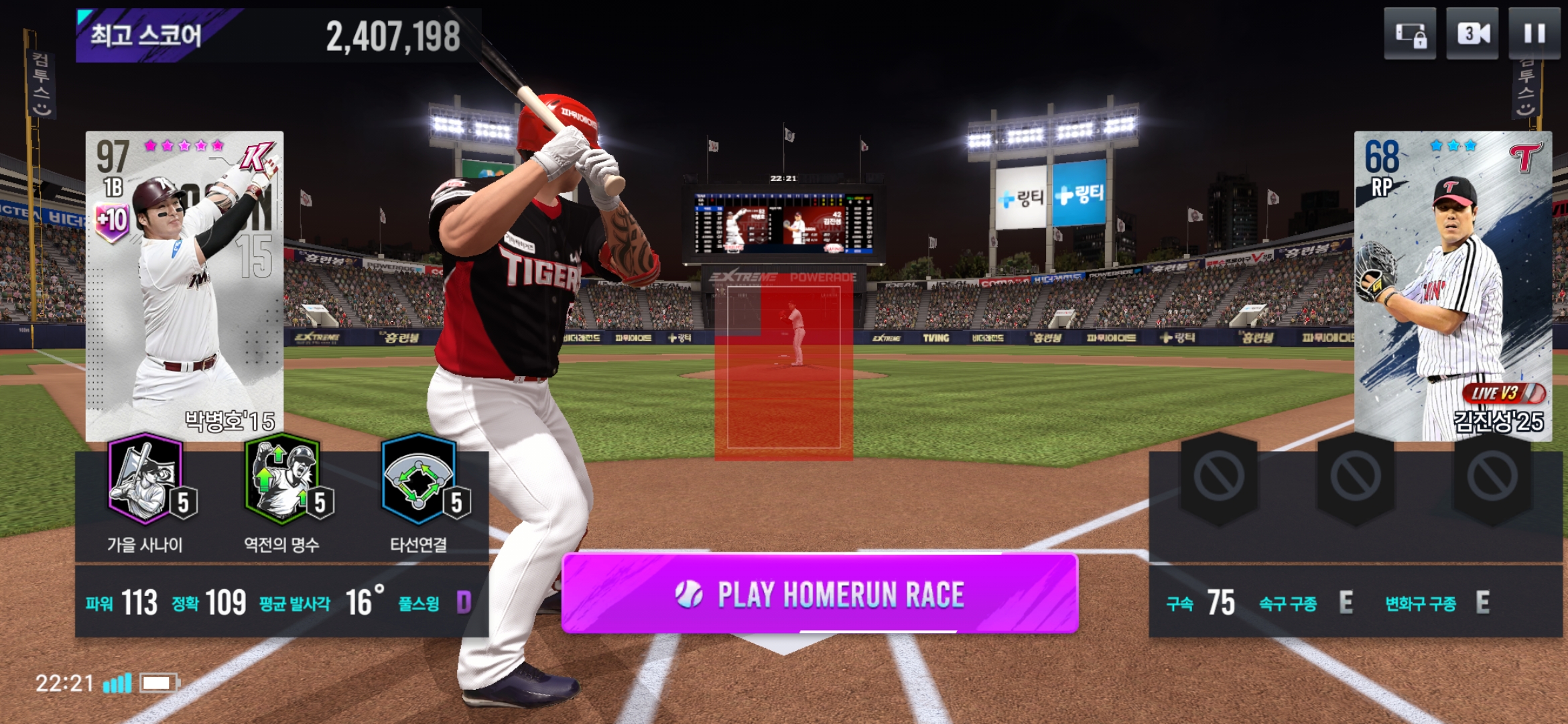Image resolution: width=1568 pixels, height=724 pixels.
Task: Toggle the screen rotation lock icon
Action: (x=1410, y=34)
